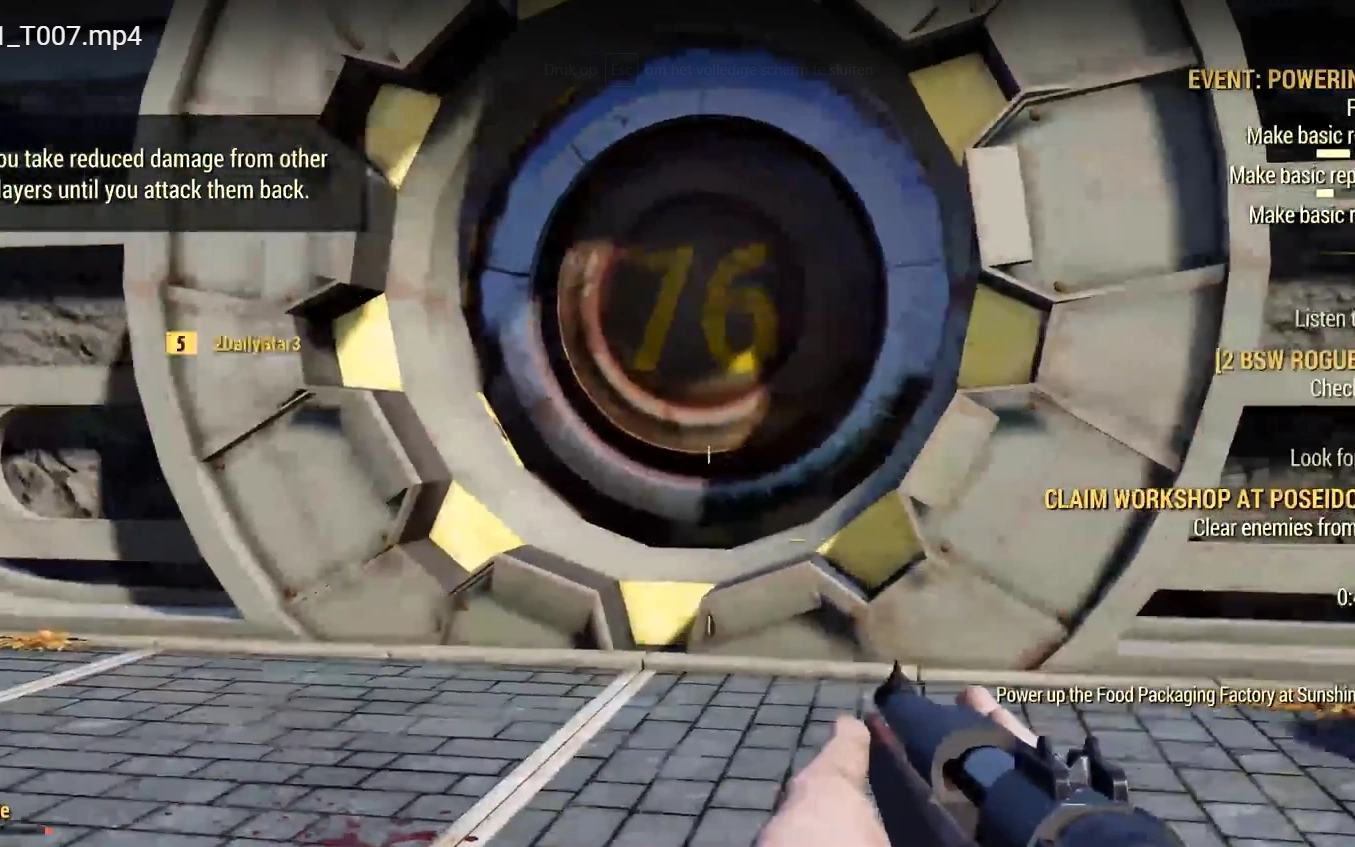Check the first 'Make basic repairs' objective
Viewport: 1355px width, 847px height.
(1298, 135)
